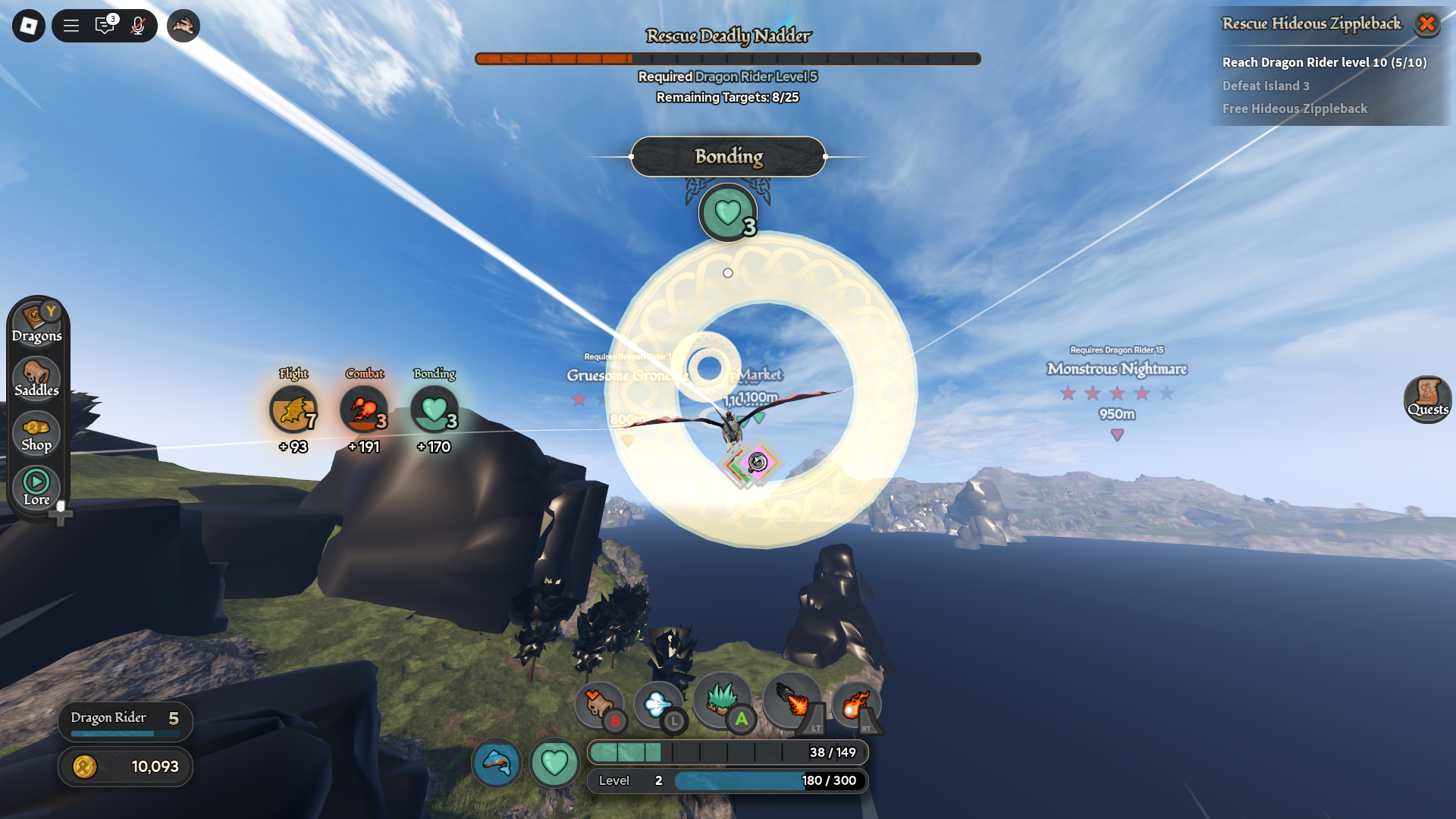Select the Bonding stat icon
Image resolution: width=1456 pixels, height=819 pixels.
point(435,409)
